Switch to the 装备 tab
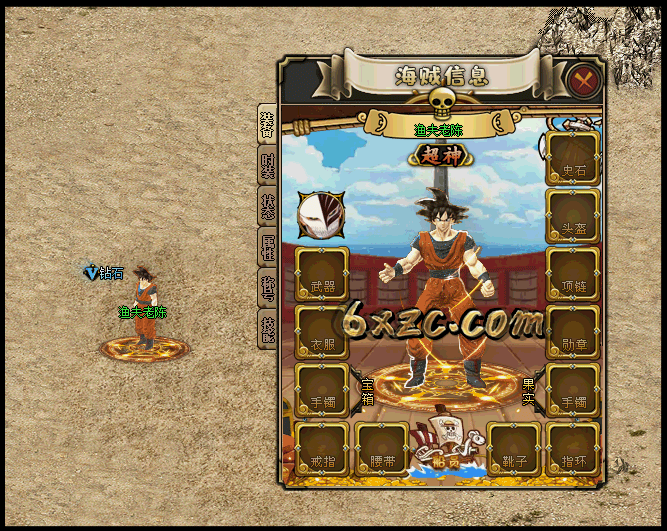This screenshot has width=667, height=531. 267,125
